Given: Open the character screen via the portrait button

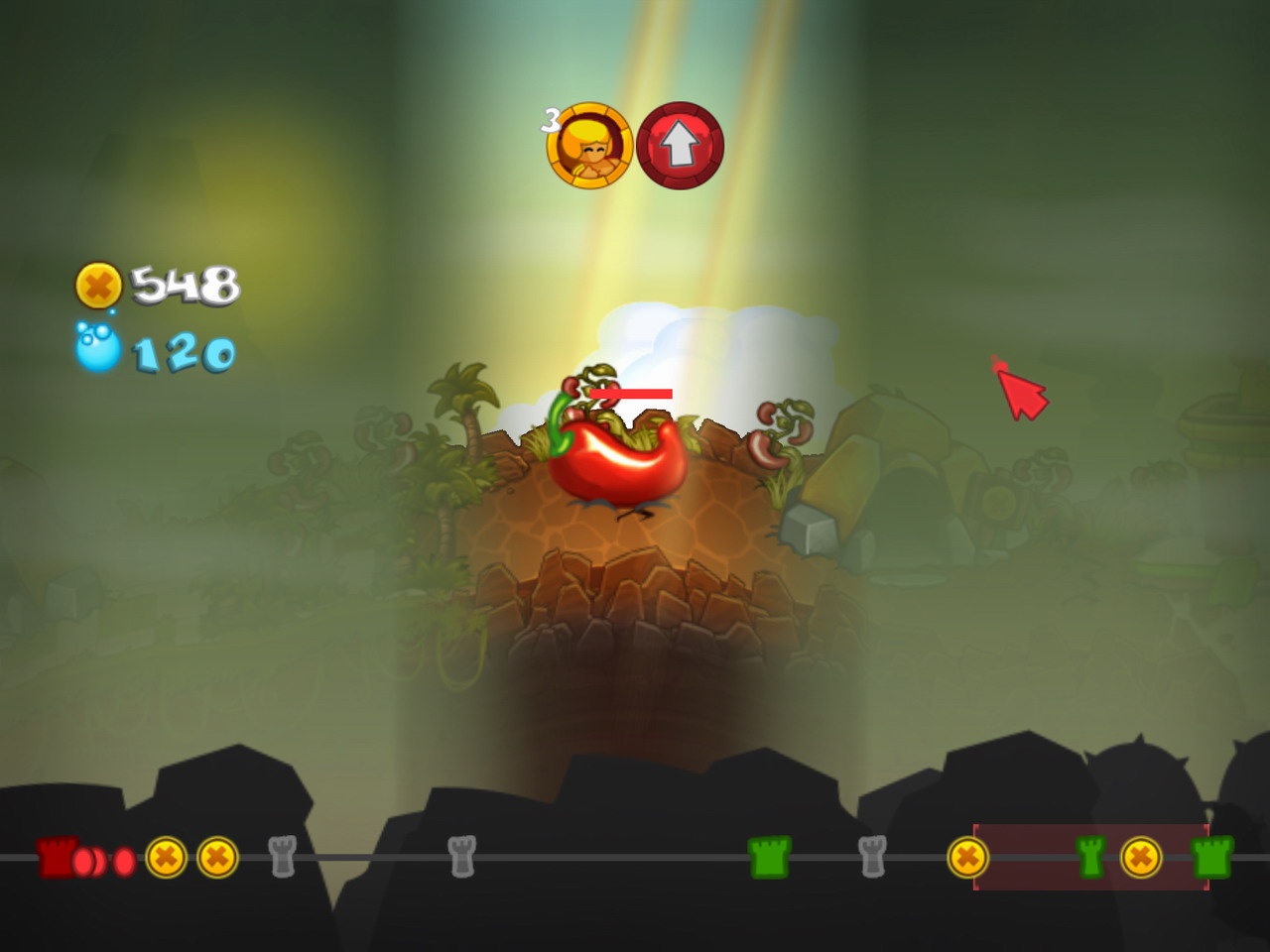Looking at the screenshot, I should (x=587, y=145).
